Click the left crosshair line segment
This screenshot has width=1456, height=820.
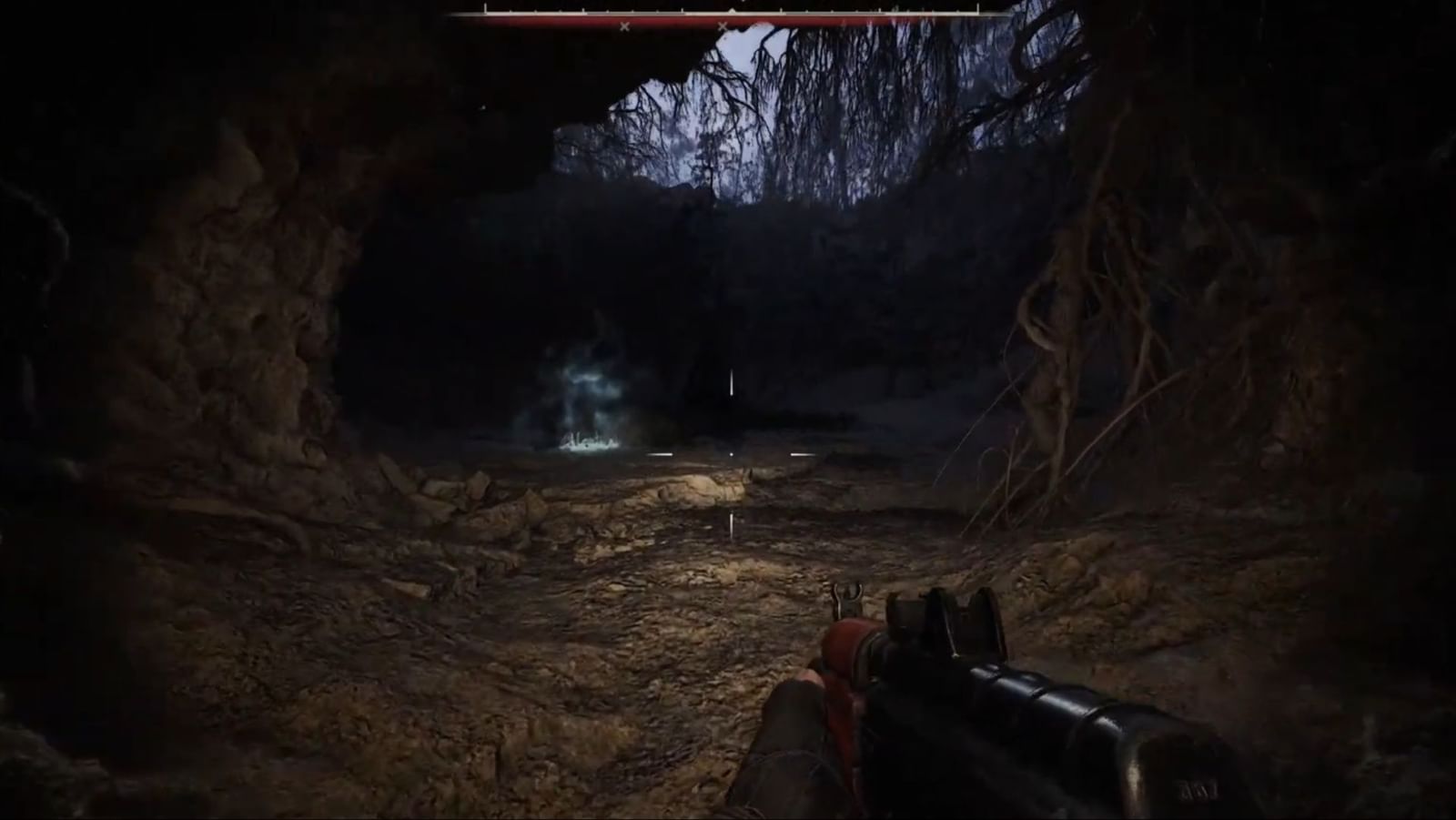coord(660,454)
